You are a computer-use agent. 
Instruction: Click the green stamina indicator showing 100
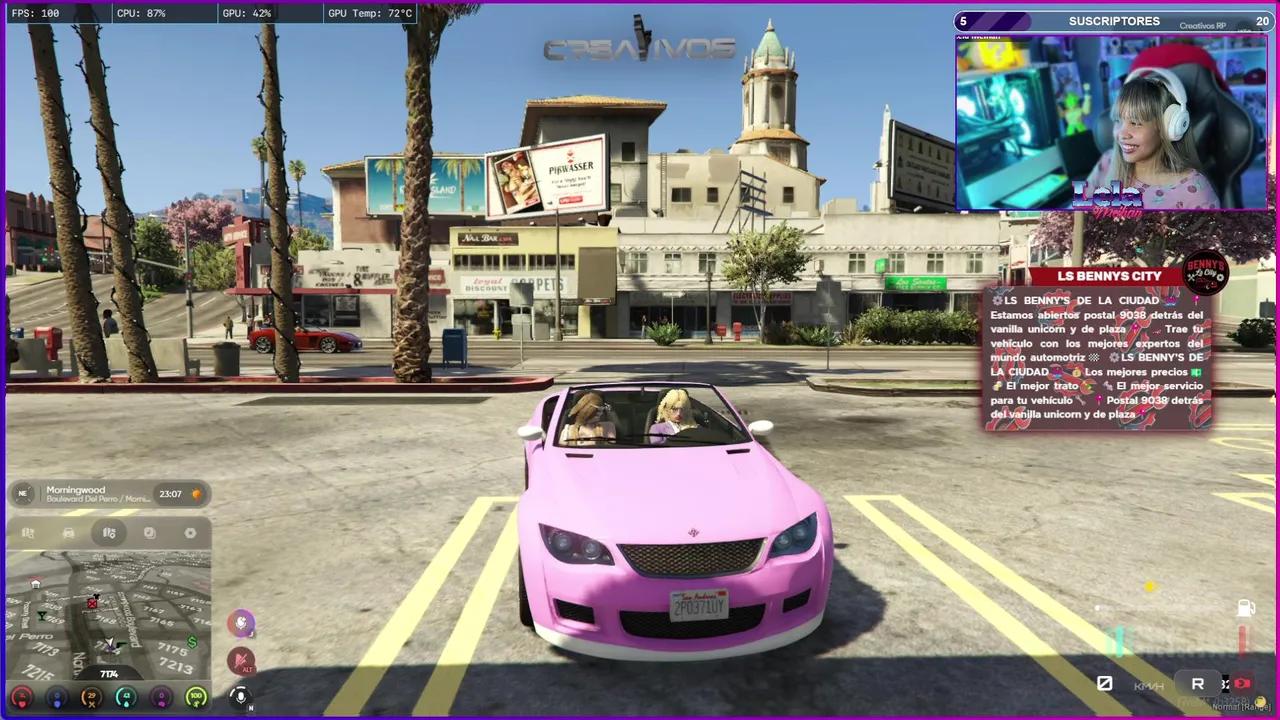196,697
